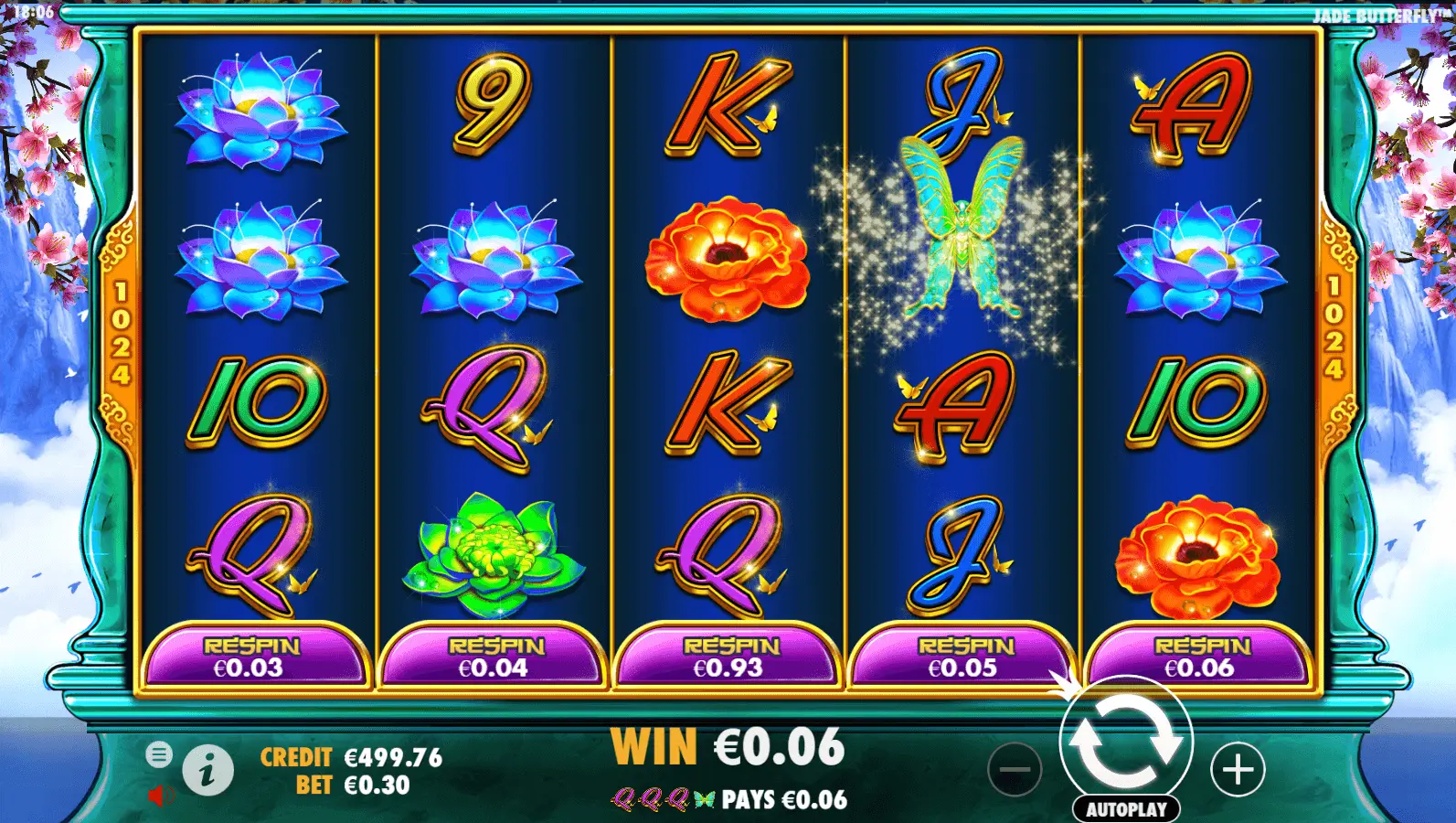
Task: Respin the fifth reel for €0.06
Action: pyautogui.click(x=1200, y=657)
